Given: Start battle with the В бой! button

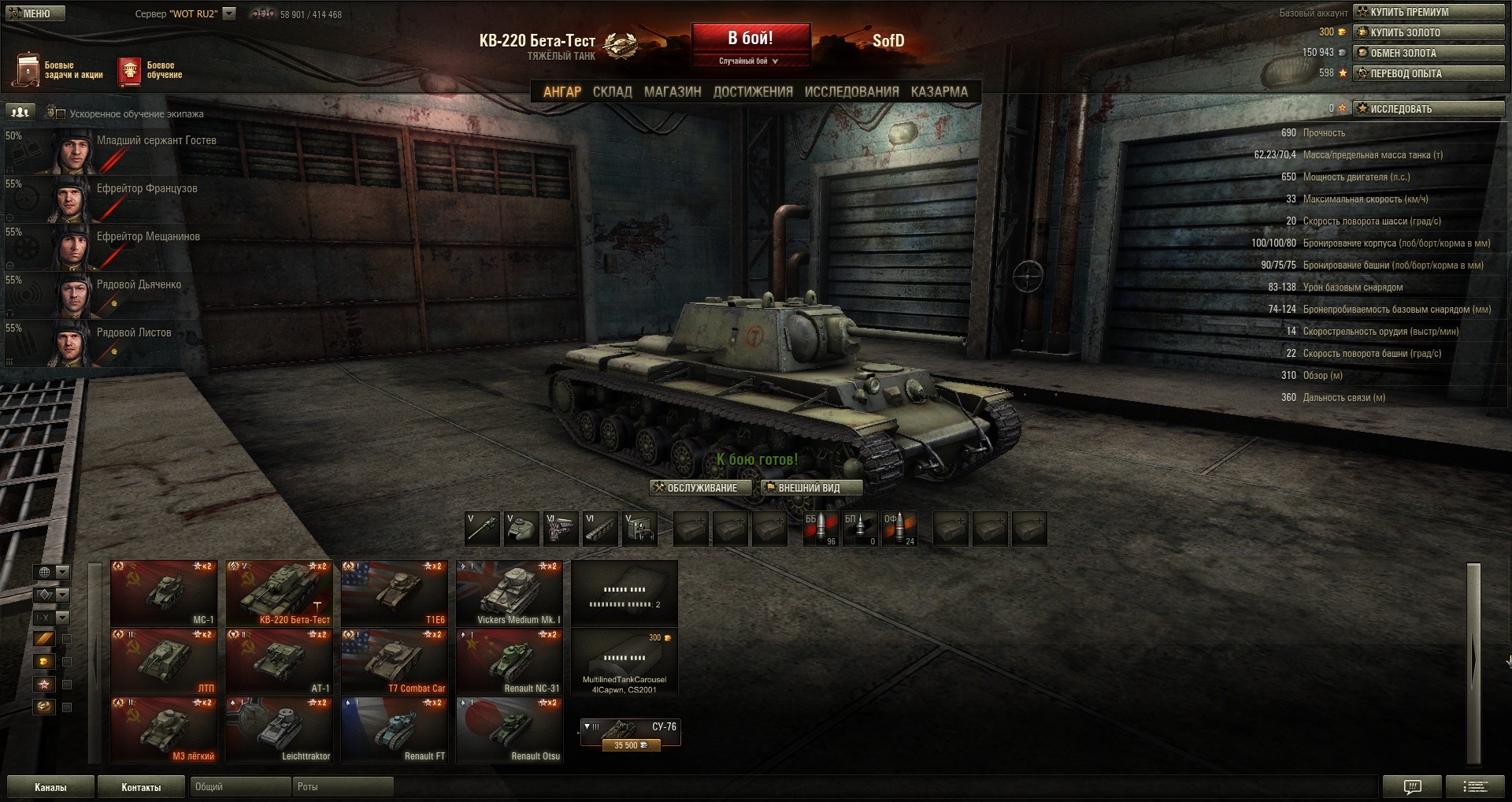Looking at the screenshot, I should (750, 39).
